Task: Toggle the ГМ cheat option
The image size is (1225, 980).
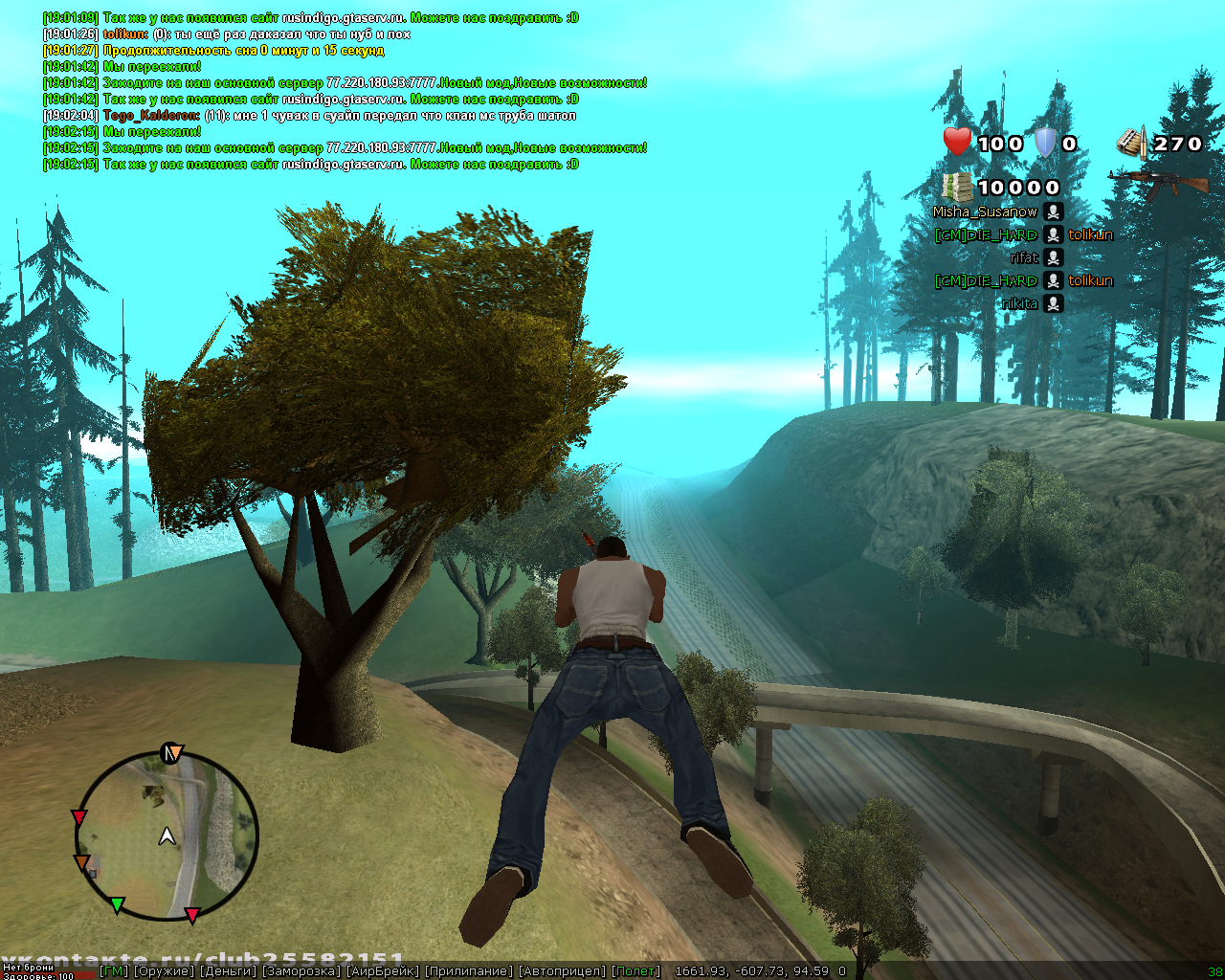Action: tap(114, 971)
